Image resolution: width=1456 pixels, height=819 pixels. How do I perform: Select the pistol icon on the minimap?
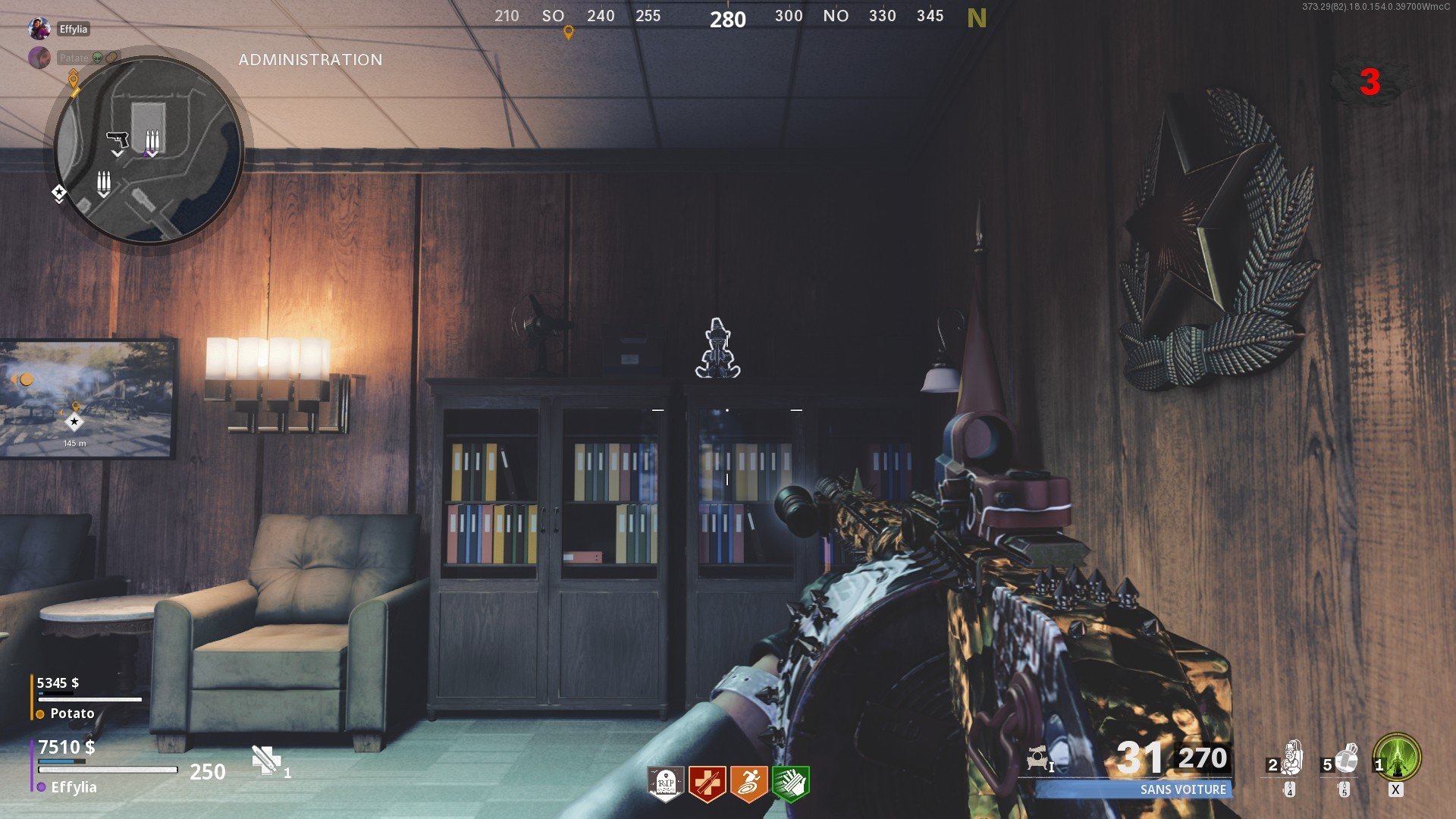(x=115, y=139)
